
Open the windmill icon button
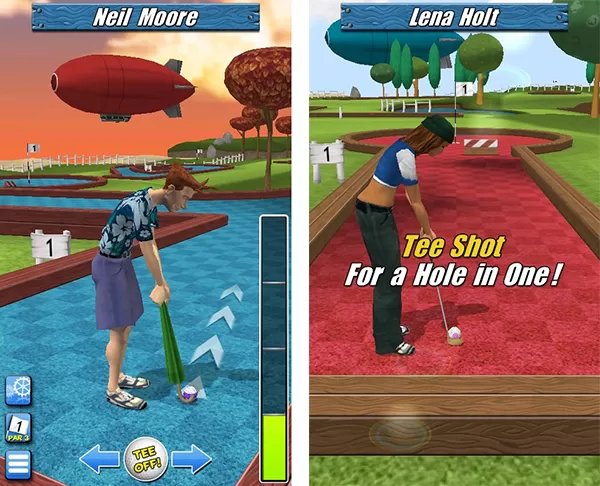click(19, 390)
